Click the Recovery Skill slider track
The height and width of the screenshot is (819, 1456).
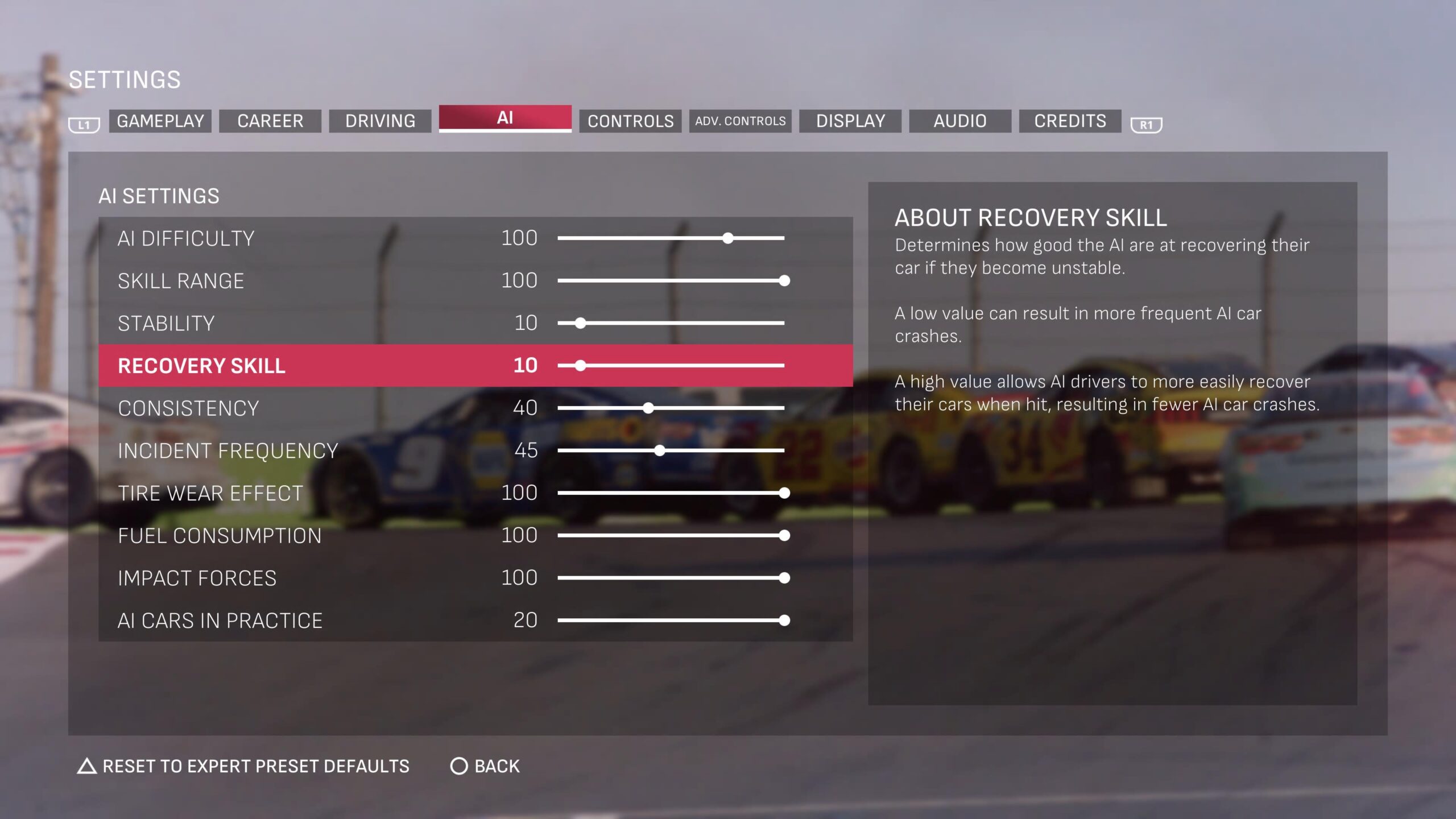click(x=671, y=366)
